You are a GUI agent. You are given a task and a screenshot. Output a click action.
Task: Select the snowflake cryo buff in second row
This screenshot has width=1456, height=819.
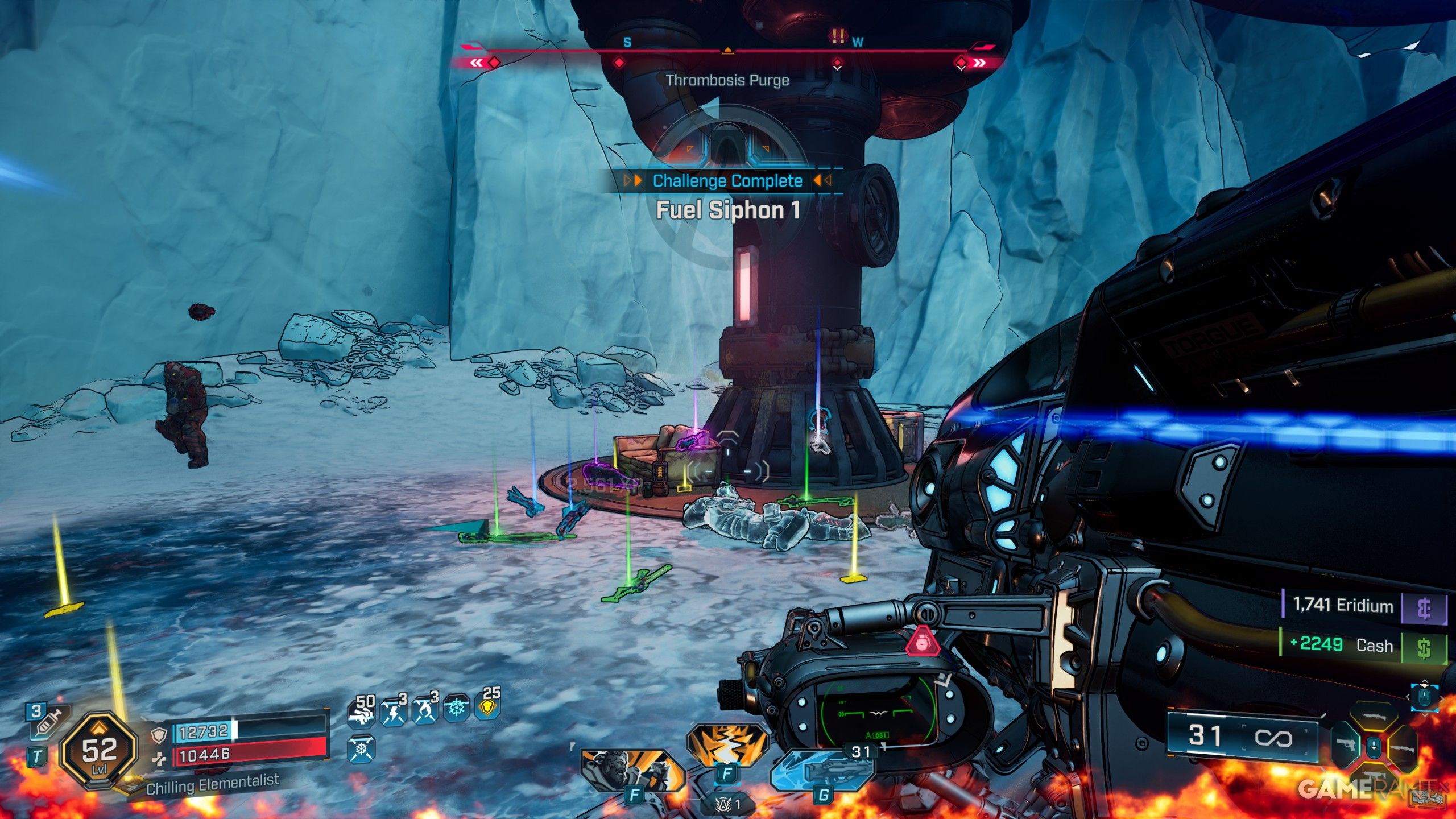pyautogui.click(x=361, y=750)
